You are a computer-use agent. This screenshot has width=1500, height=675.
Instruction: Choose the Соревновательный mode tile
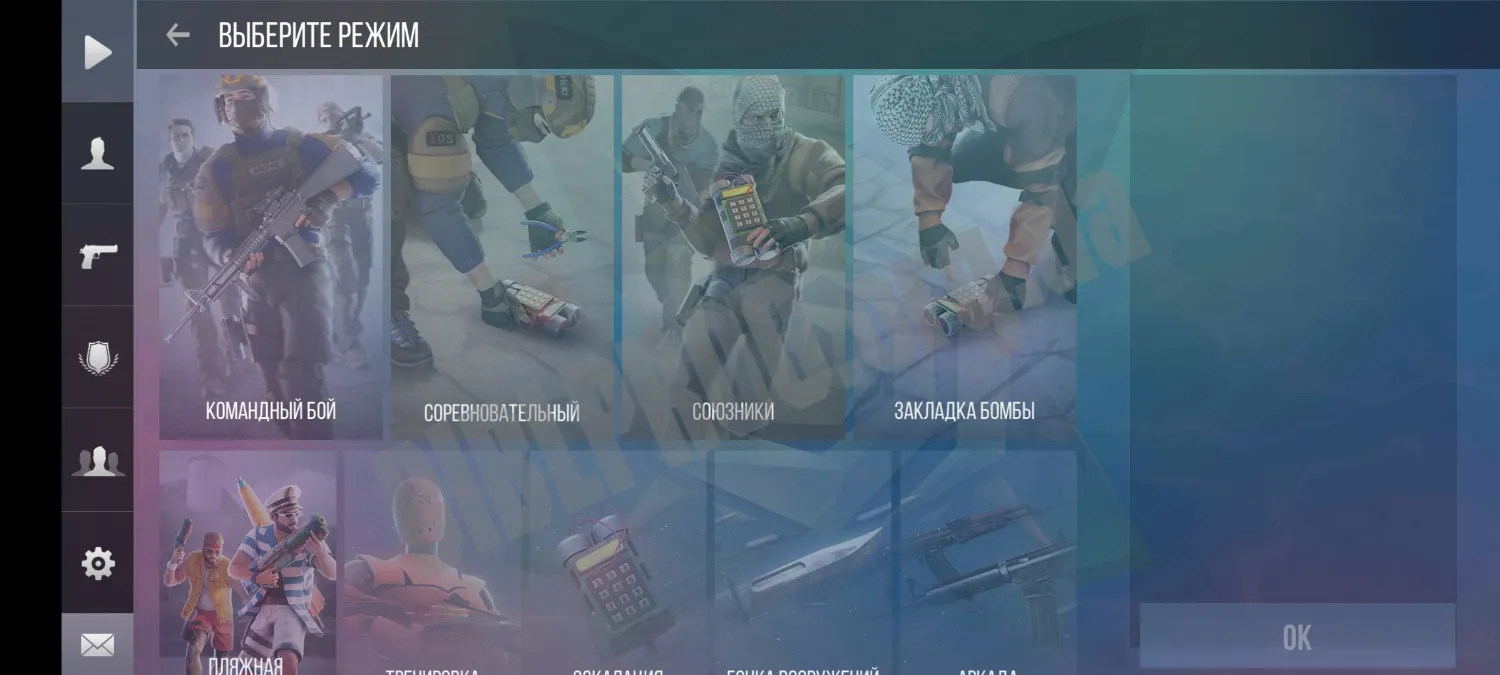point(502,257)
